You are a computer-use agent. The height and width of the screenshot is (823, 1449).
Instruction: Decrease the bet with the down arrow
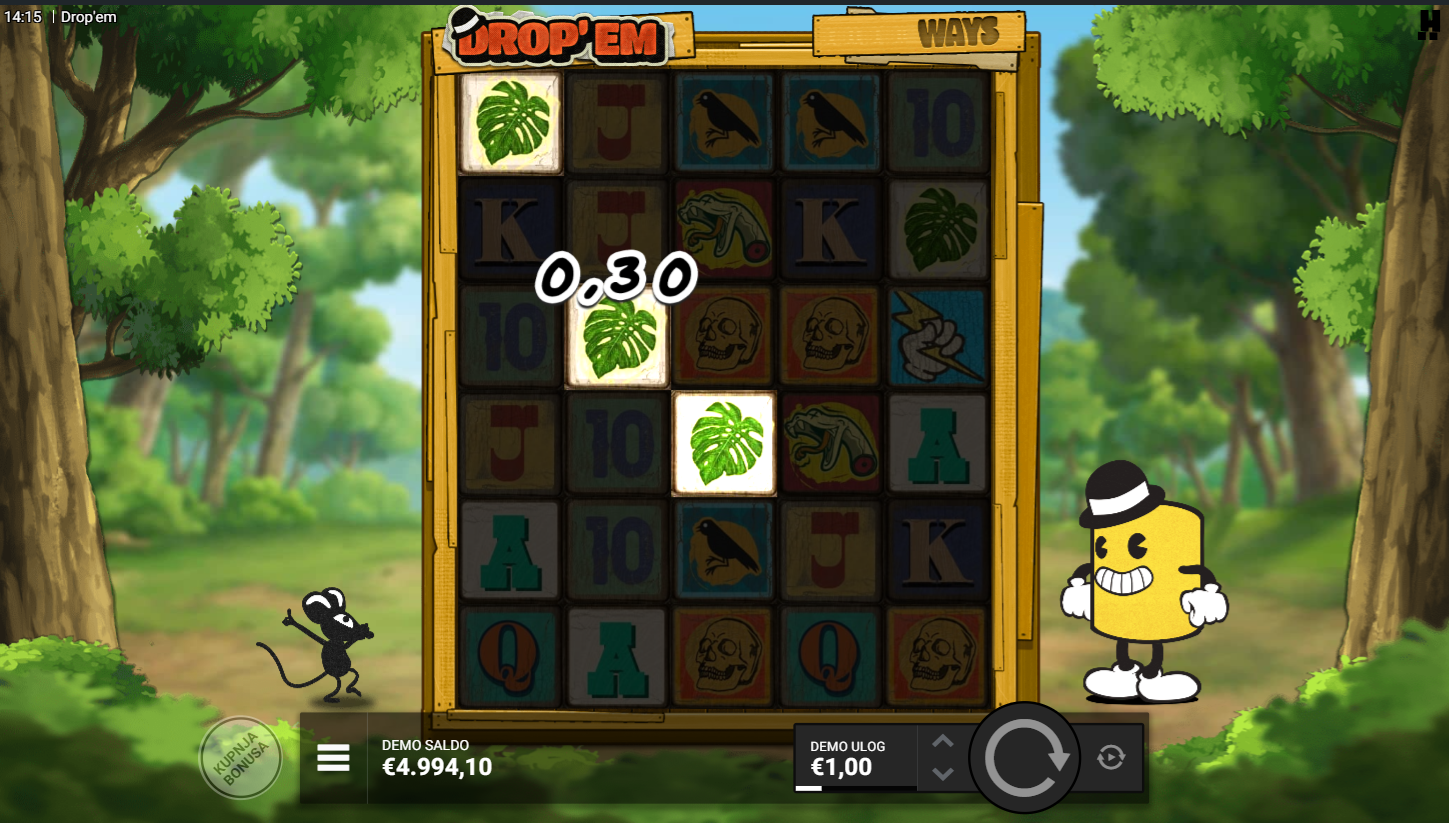(x=943, y=774)
